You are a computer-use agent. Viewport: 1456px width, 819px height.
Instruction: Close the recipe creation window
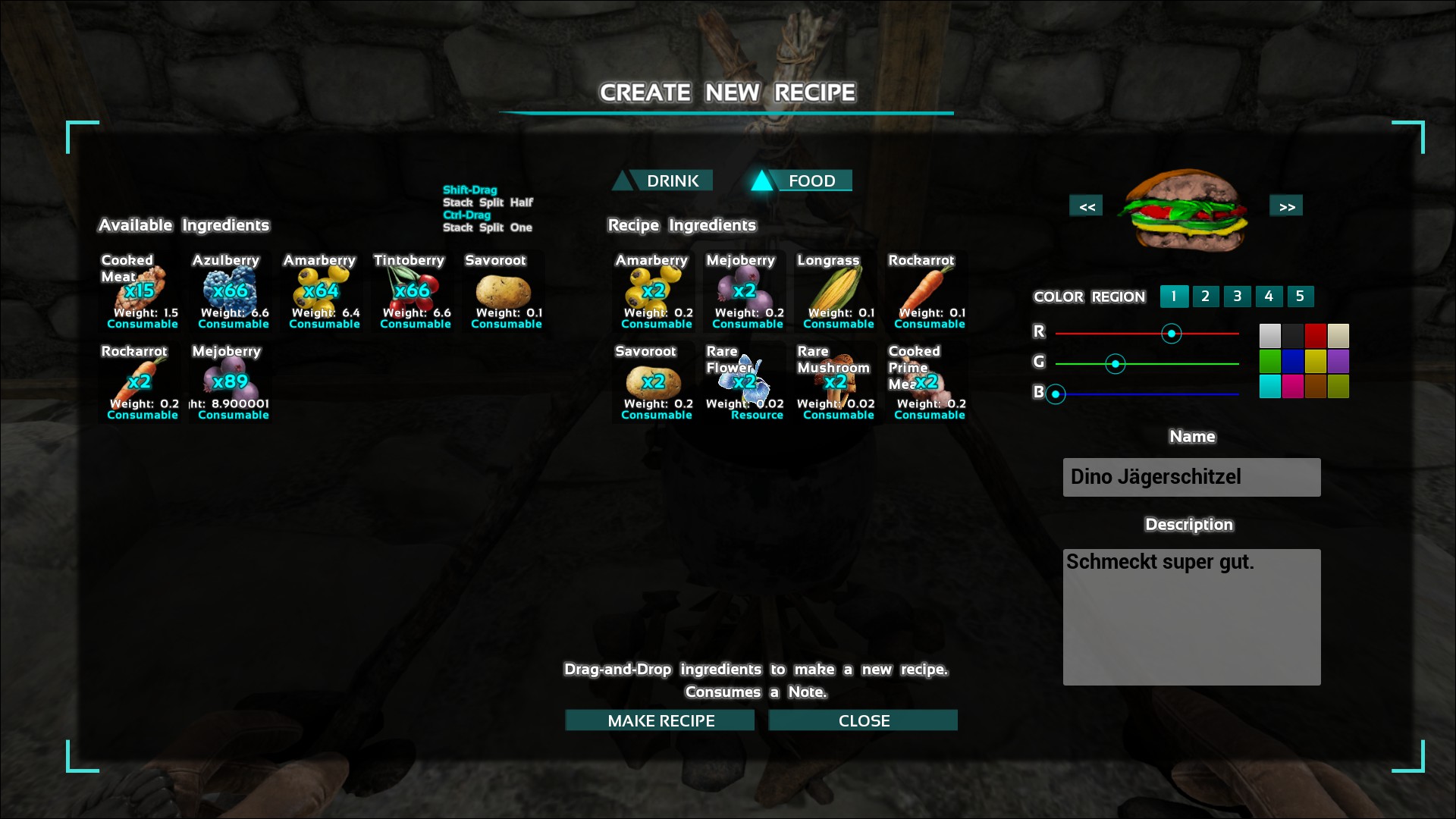coord(863,720)
